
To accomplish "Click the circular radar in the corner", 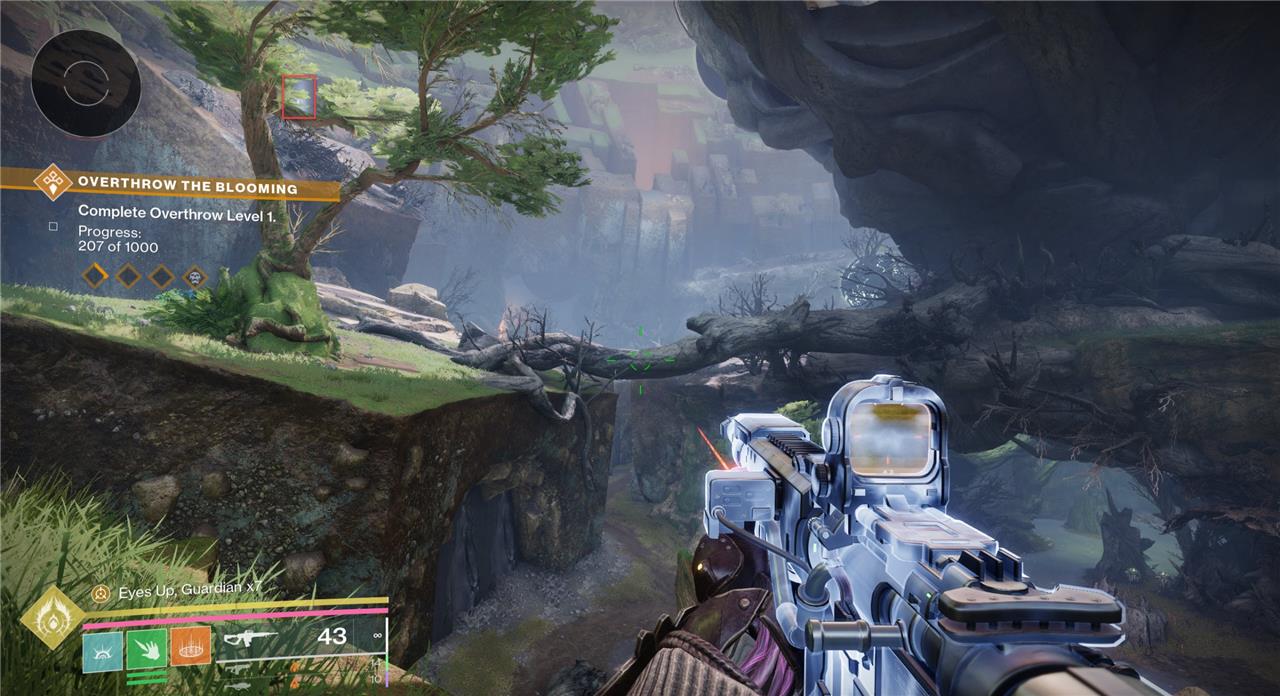I will point(85,82).
